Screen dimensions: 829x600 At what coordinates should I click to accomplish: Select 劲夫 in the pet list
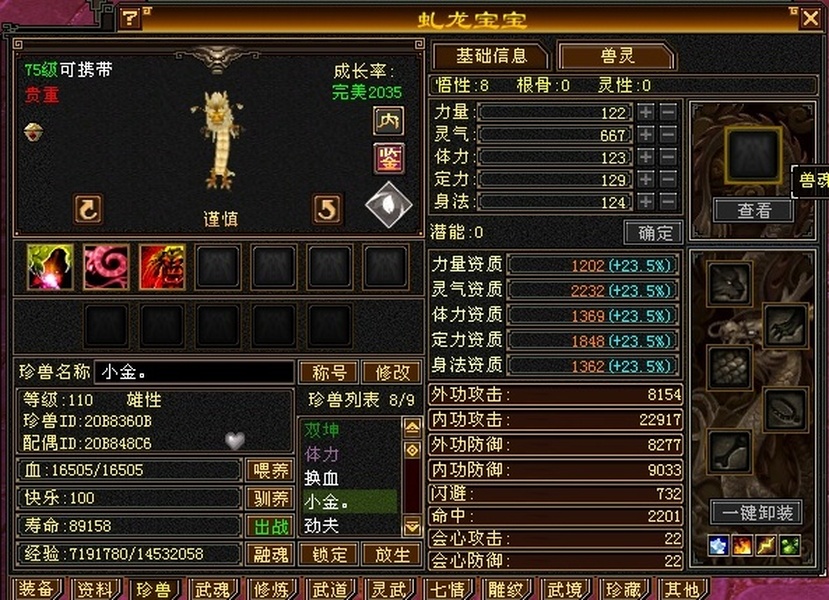[322, 523]
